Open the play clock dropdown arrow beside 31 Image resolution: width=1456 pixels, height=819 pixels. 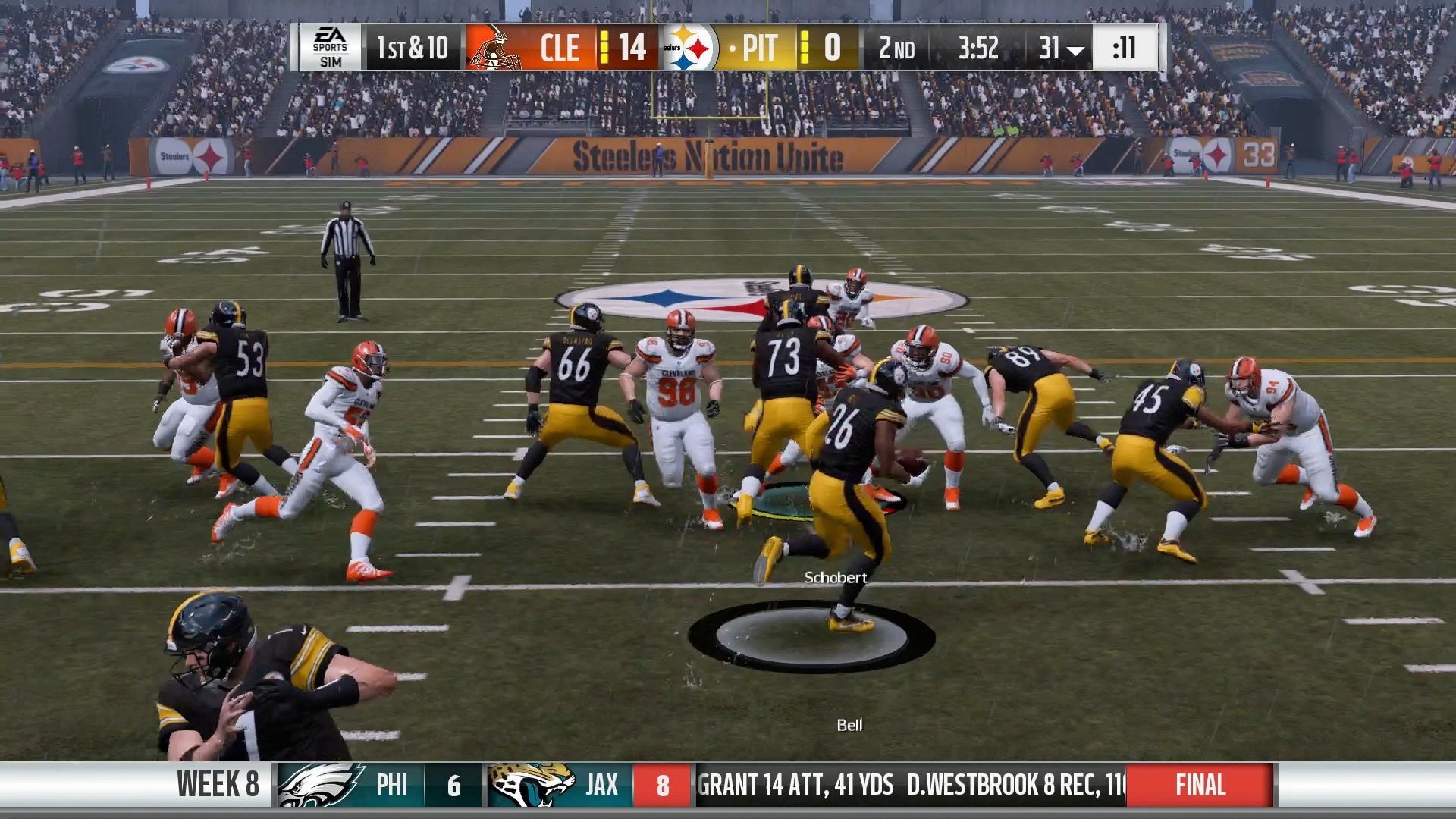(x=1076, y=50)
